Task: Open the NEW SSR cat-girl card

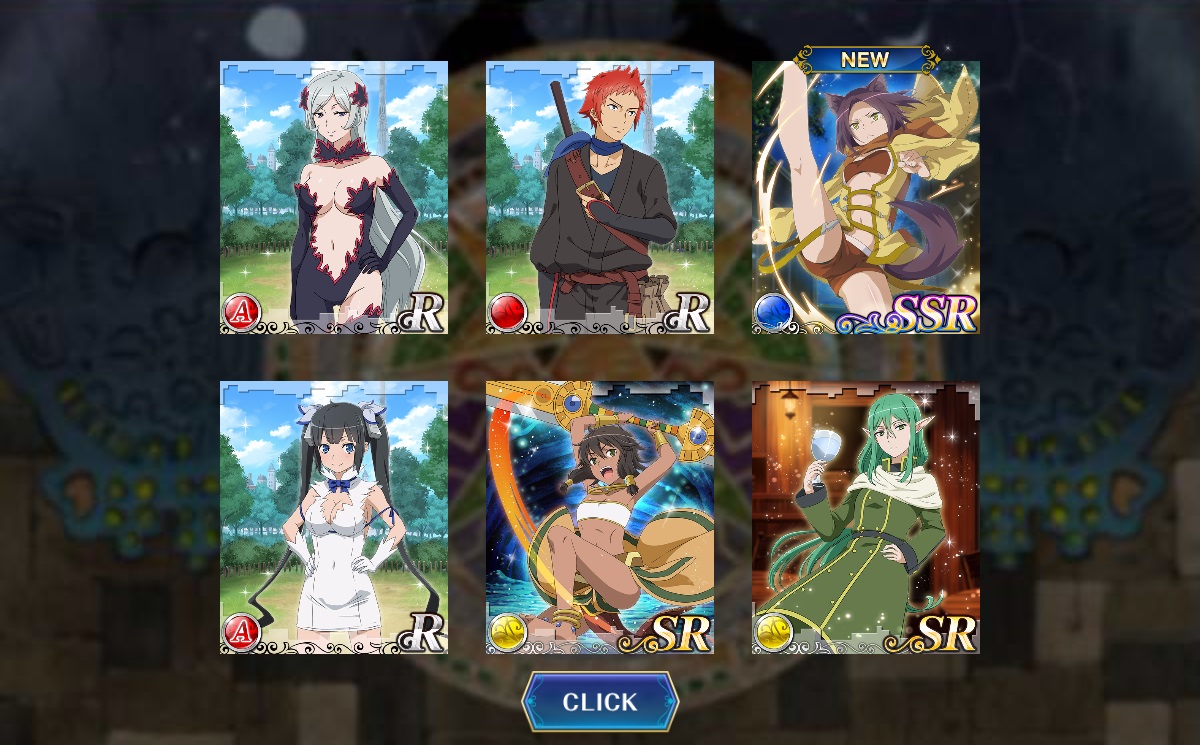Action: [x=866, y=197]
